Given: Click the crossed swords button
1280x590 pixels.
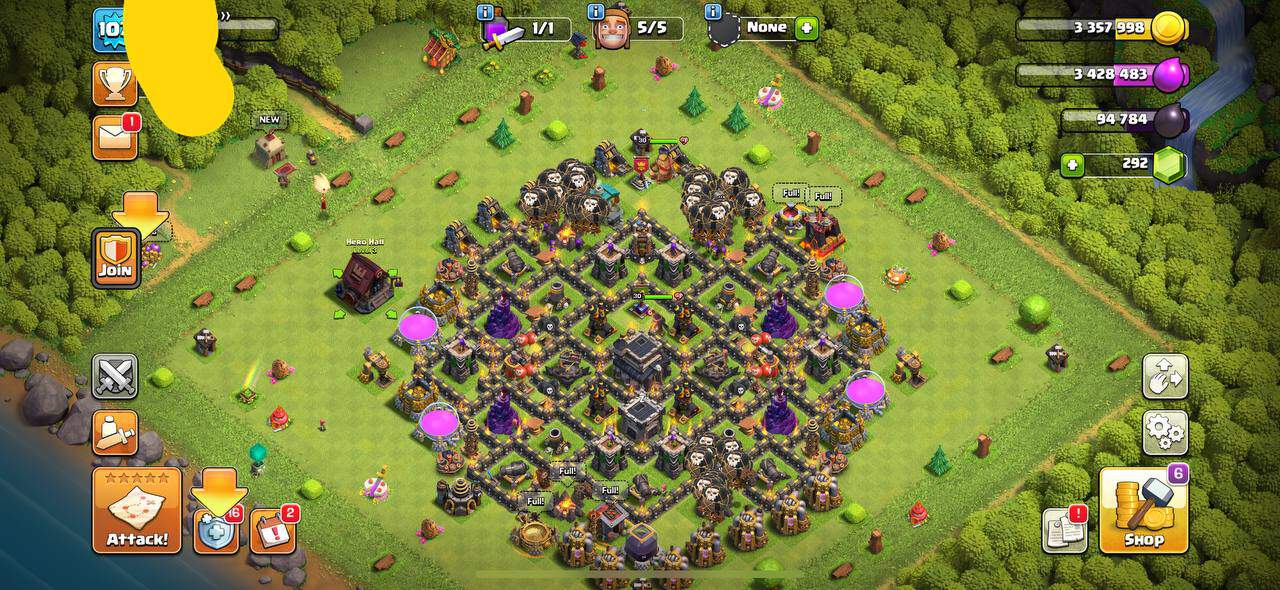Looking at the screenshot, I should coord(115,376).
